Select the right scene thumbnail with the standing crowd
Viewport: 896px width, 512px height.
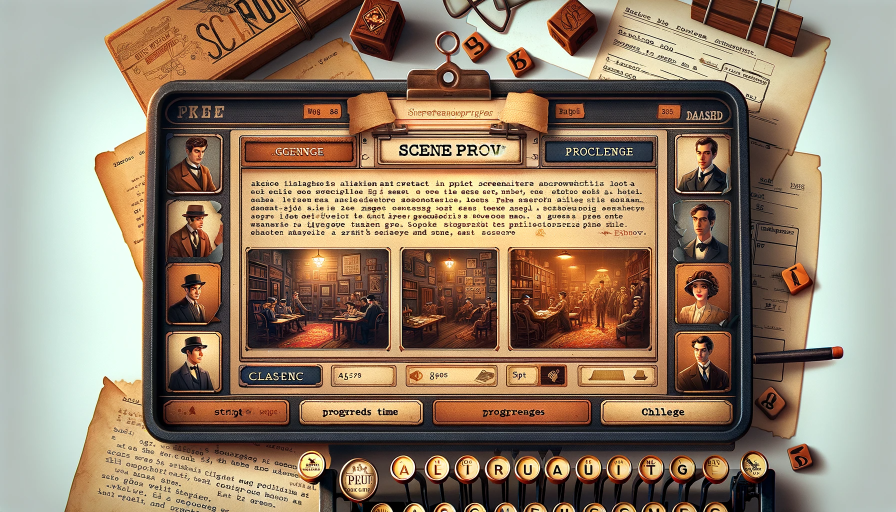coord(580,298)
